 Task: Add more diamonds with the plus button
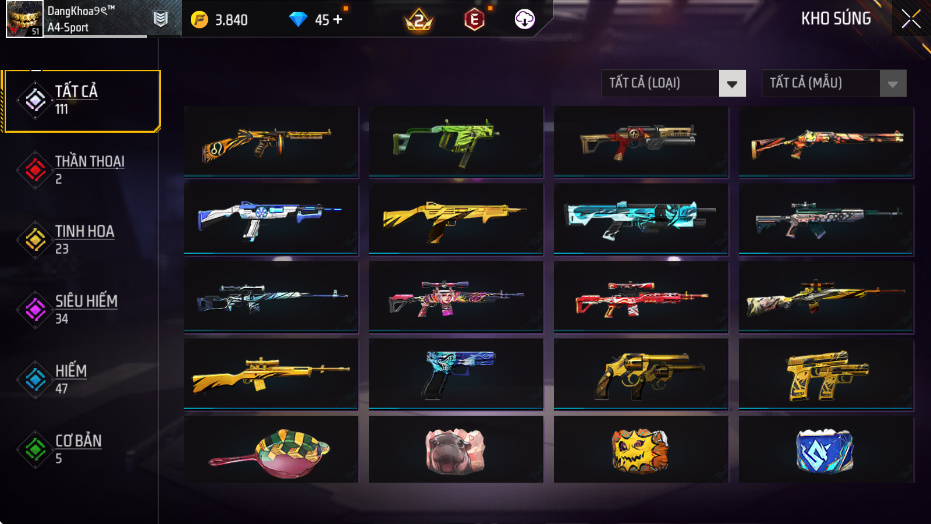point(337,19)
